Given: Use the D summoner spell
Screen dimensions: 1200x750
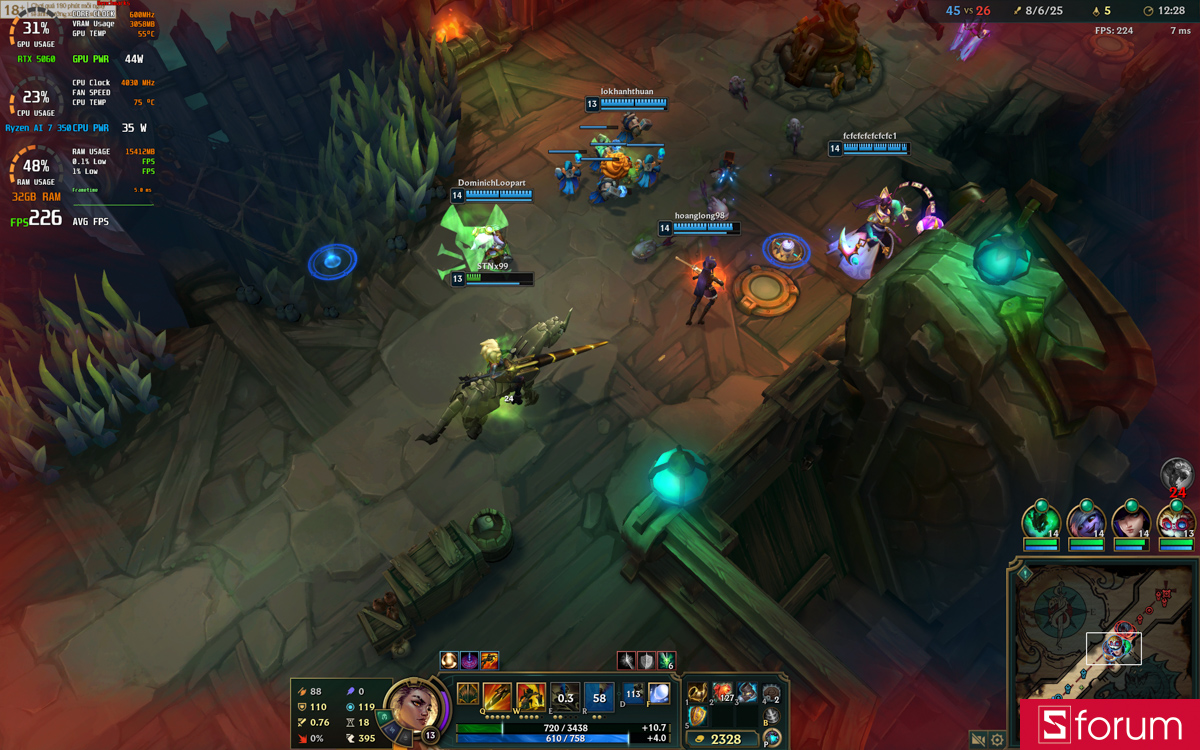Looking at the screenshot, I should coord(633,693).
